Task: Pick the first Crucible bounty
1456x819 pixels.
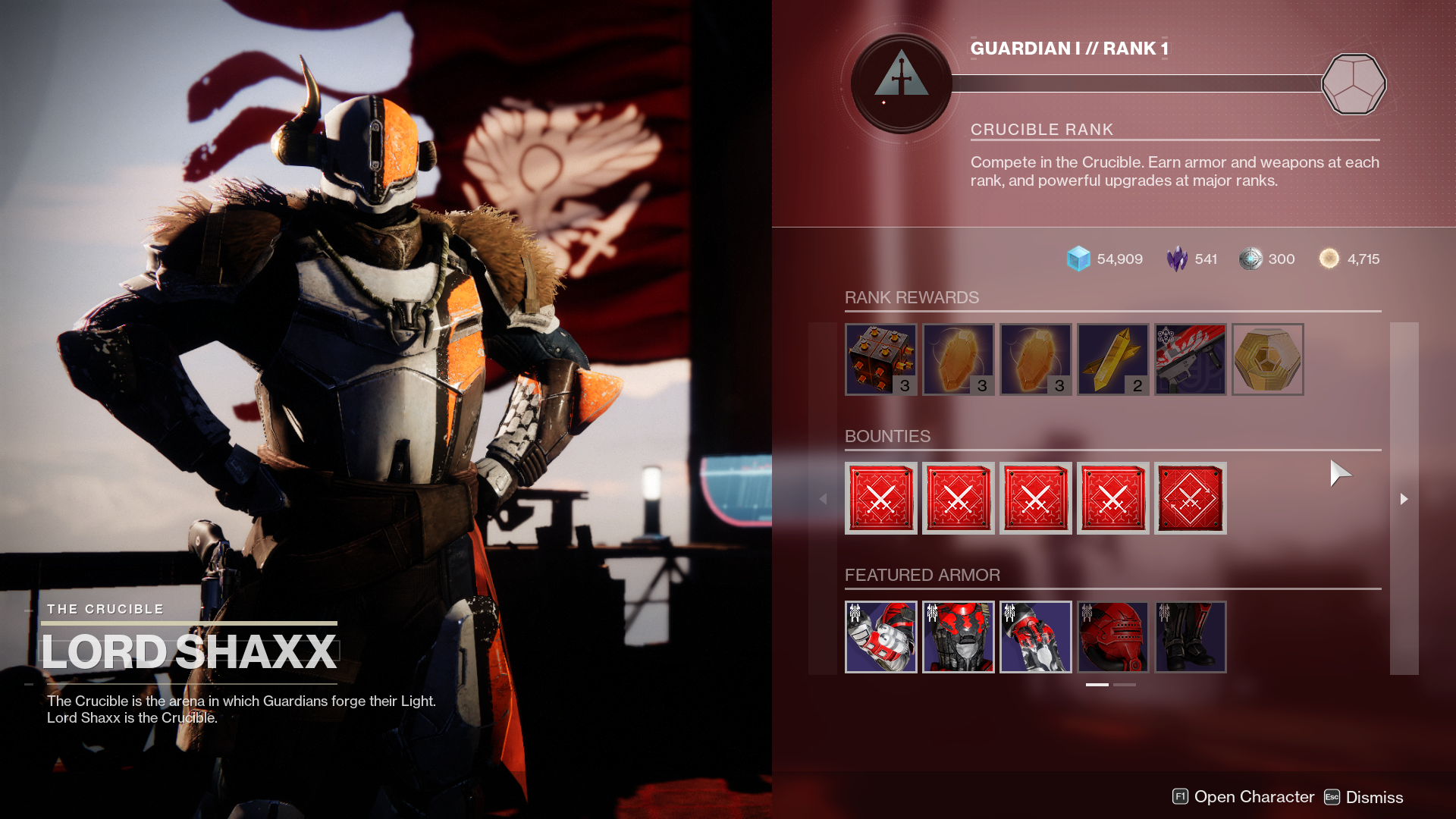Action: point(881,498)
